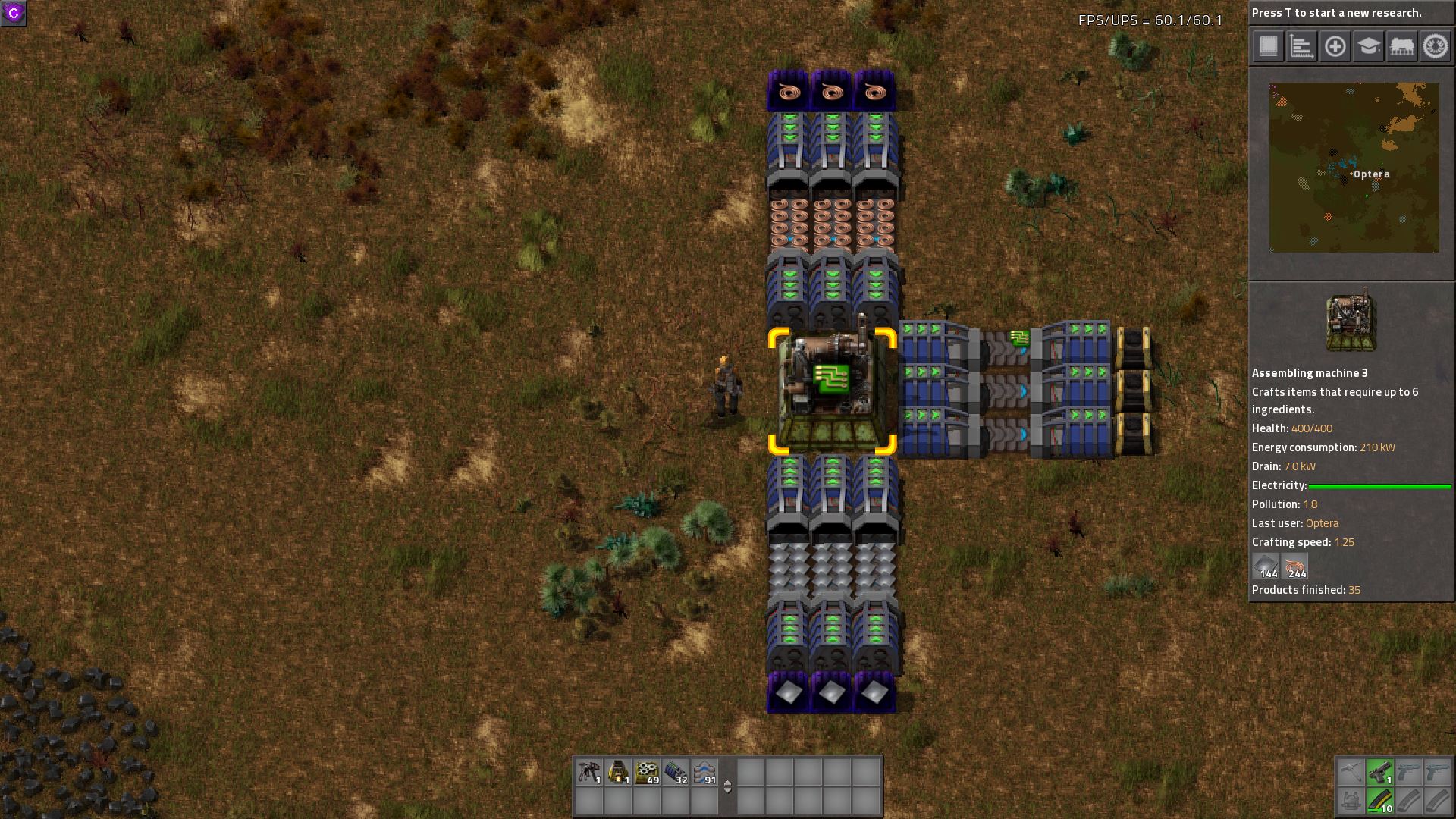The image size is (1456, 819).
Task: Click the copper cable ingredient icon showing 244
Action: pos(1294,566)
